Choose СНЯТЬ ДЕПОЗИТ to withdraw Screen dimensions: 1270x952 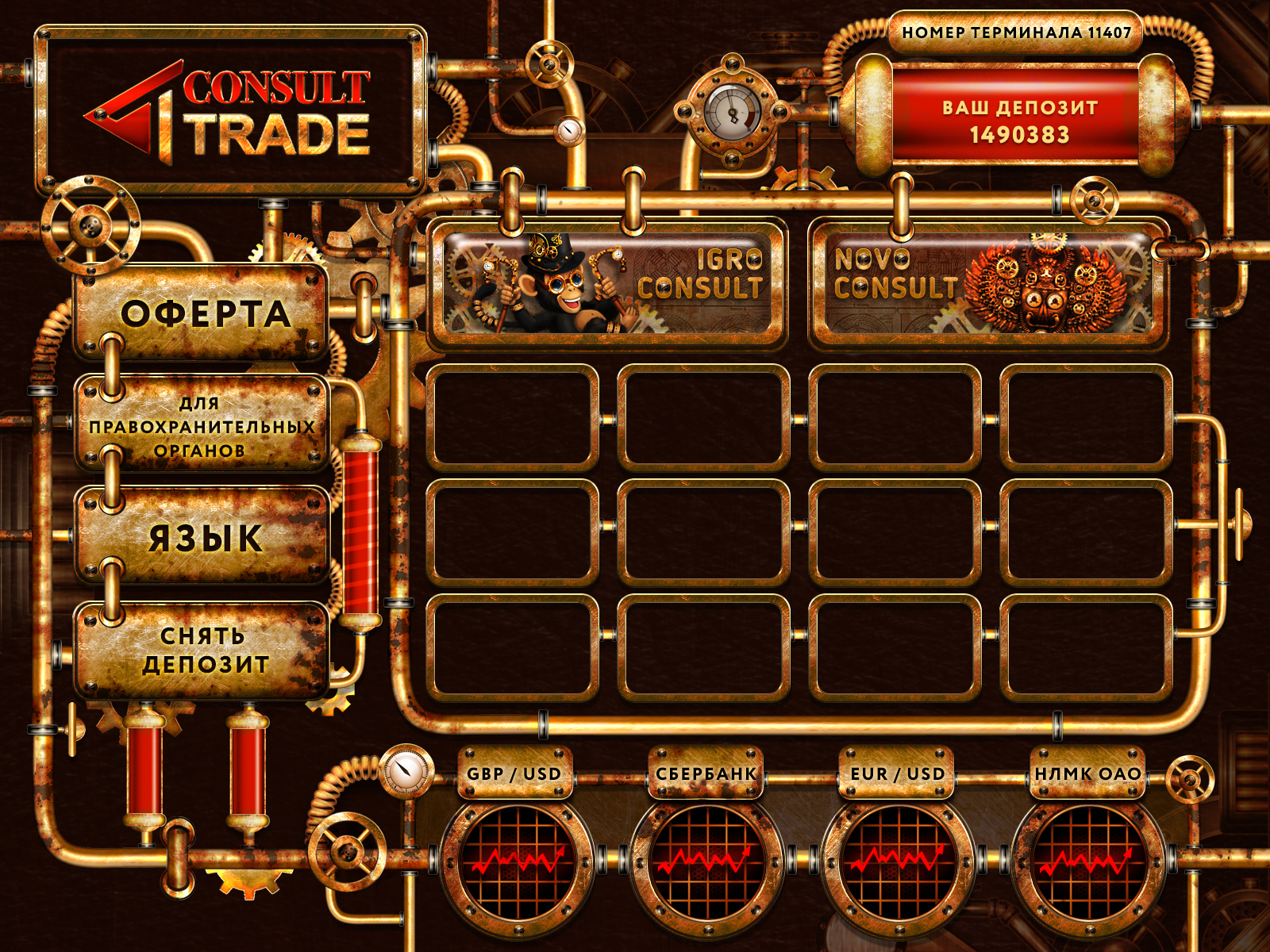pos(202,650)
